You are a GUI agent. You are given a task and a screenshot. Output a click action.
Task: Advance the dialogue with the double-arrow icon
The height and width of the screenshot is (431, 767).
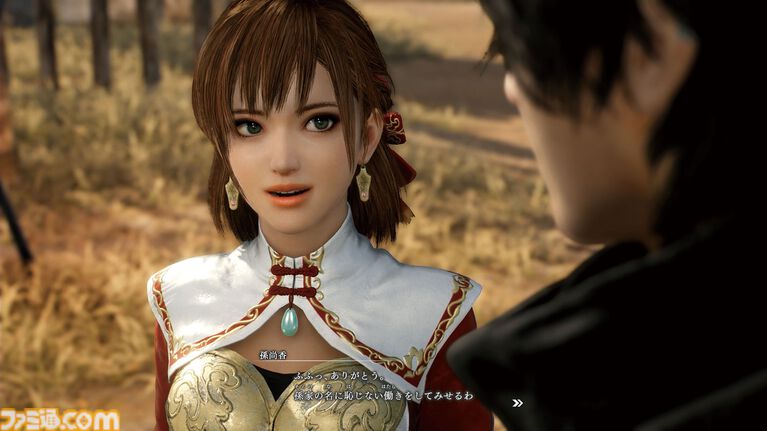[x=517, y=403]
